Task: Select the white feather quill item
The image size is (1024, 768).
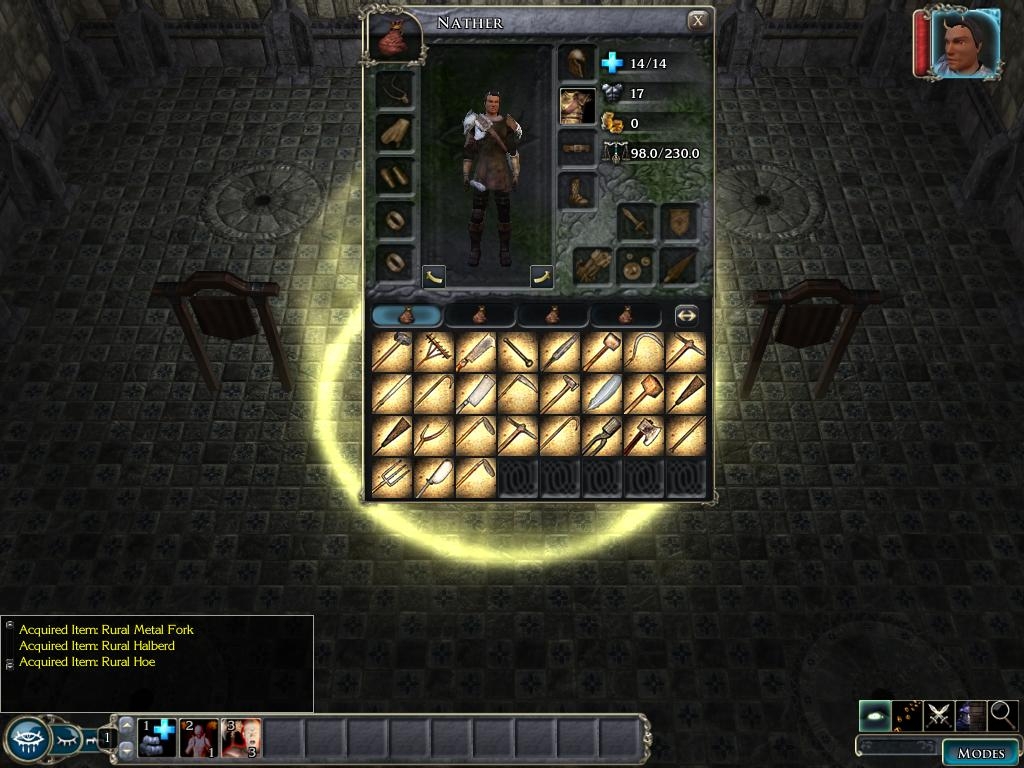Action: [x=602, y=394]
